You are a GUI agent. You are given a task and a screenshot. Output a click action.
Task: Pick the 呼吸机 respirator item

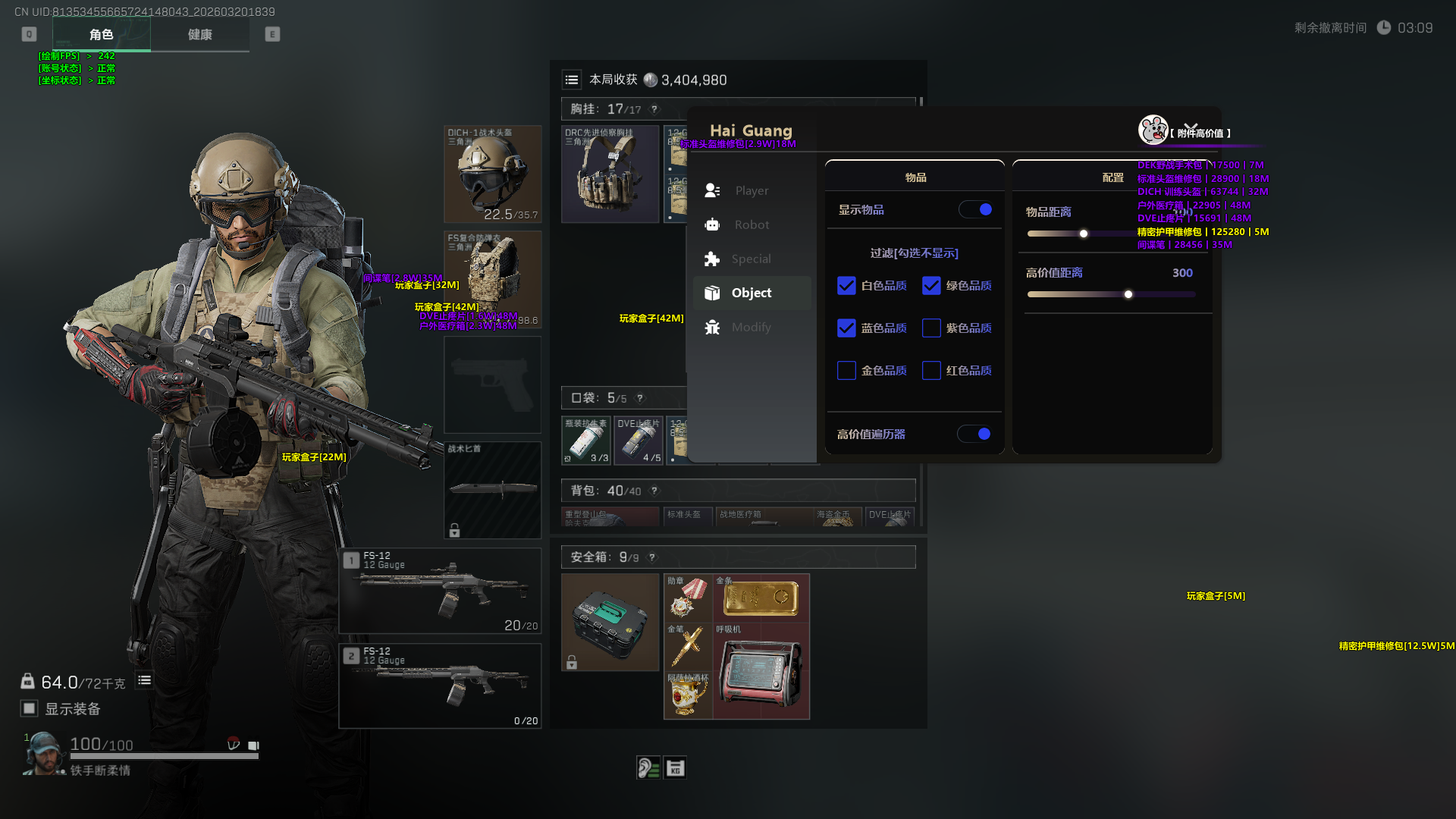pos(761,671)
